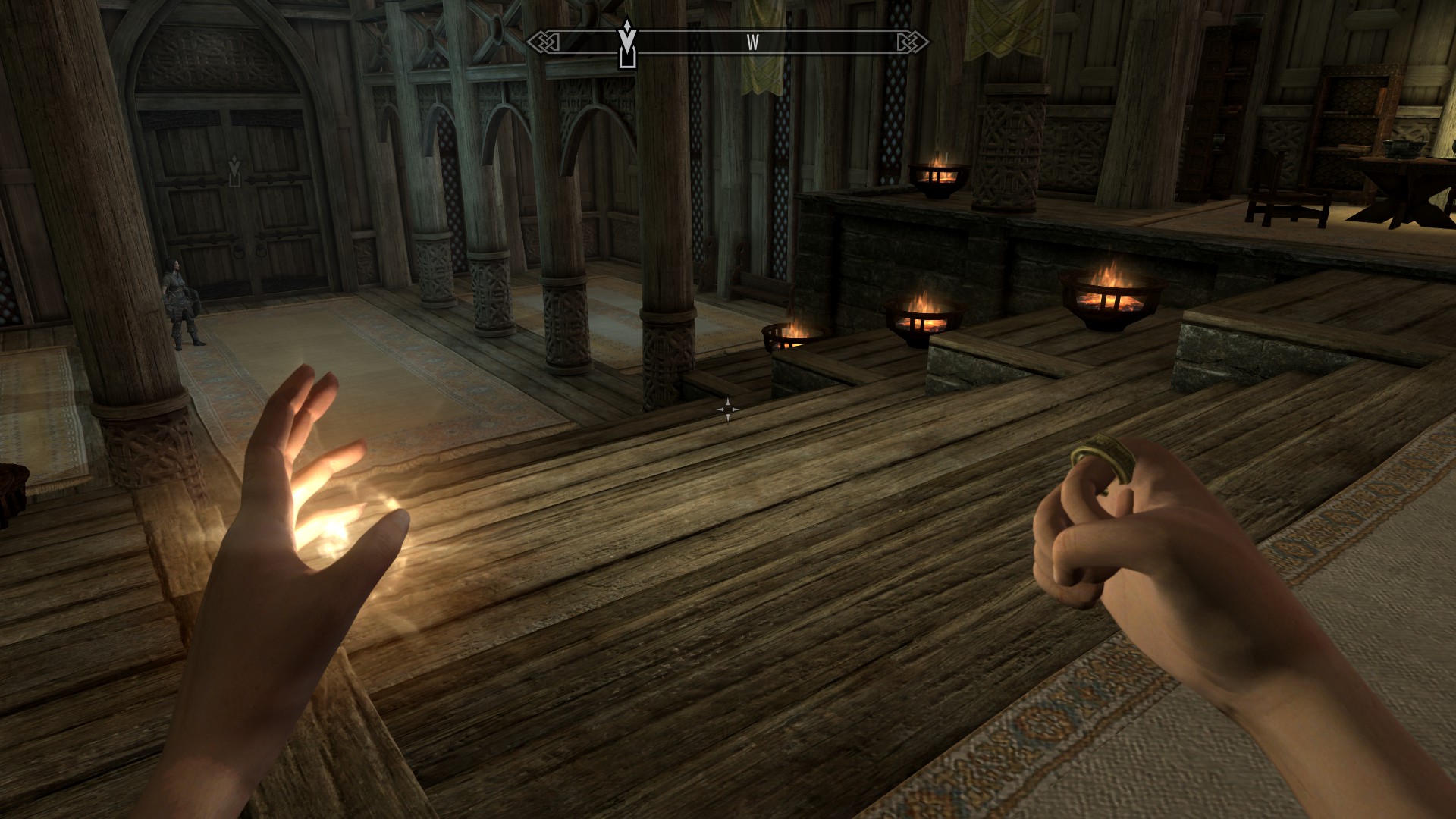Click the floating quest marker over the door

234,171
